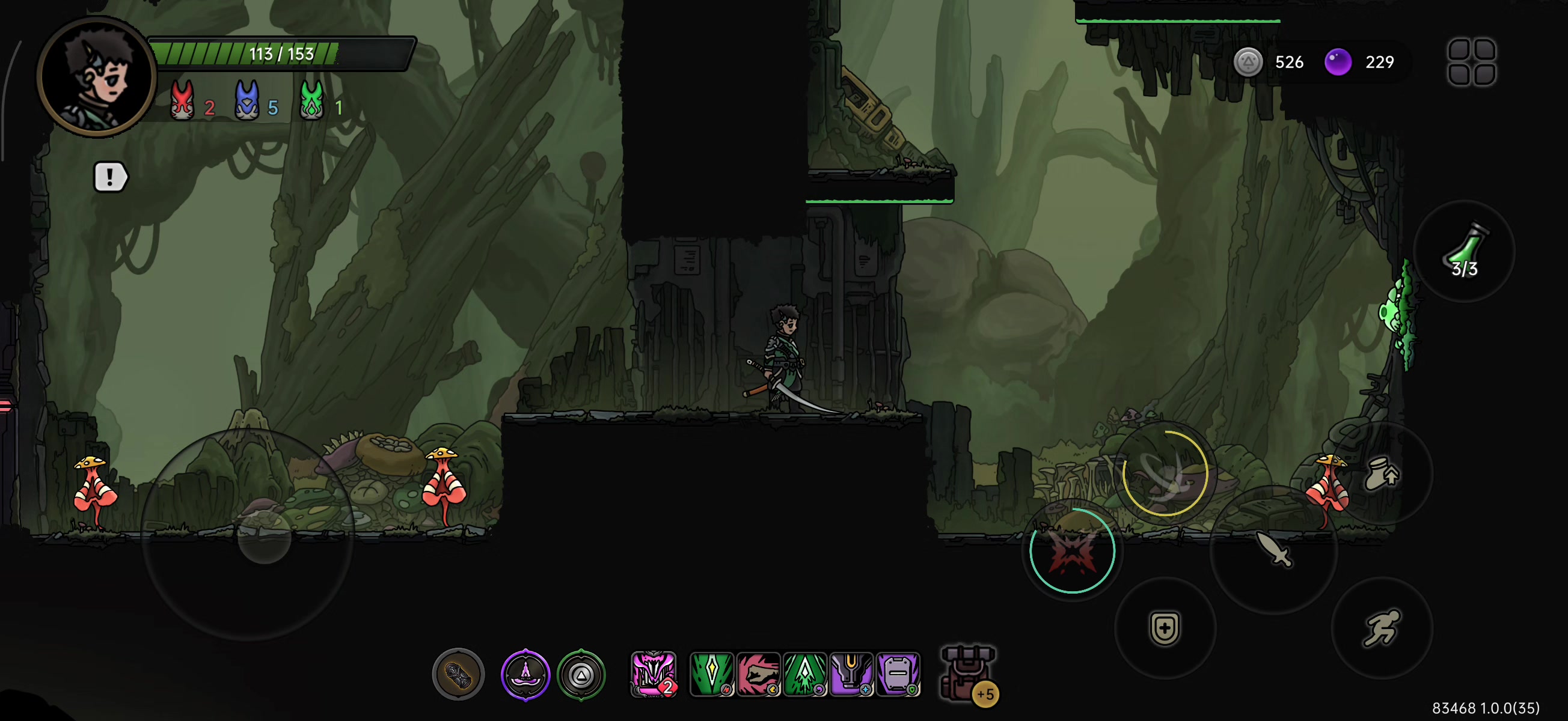This screenshot has height=721, width=1568.
Task: Select the purple armor plate slot
Action: [898, 674]
